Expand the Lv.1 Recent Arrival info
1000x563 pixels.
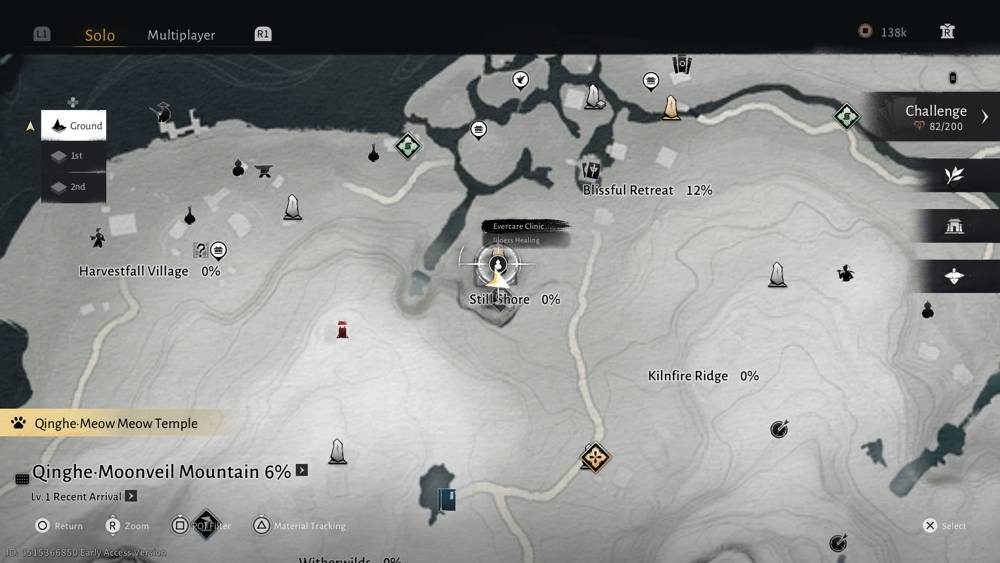click(x=131, y=496)
